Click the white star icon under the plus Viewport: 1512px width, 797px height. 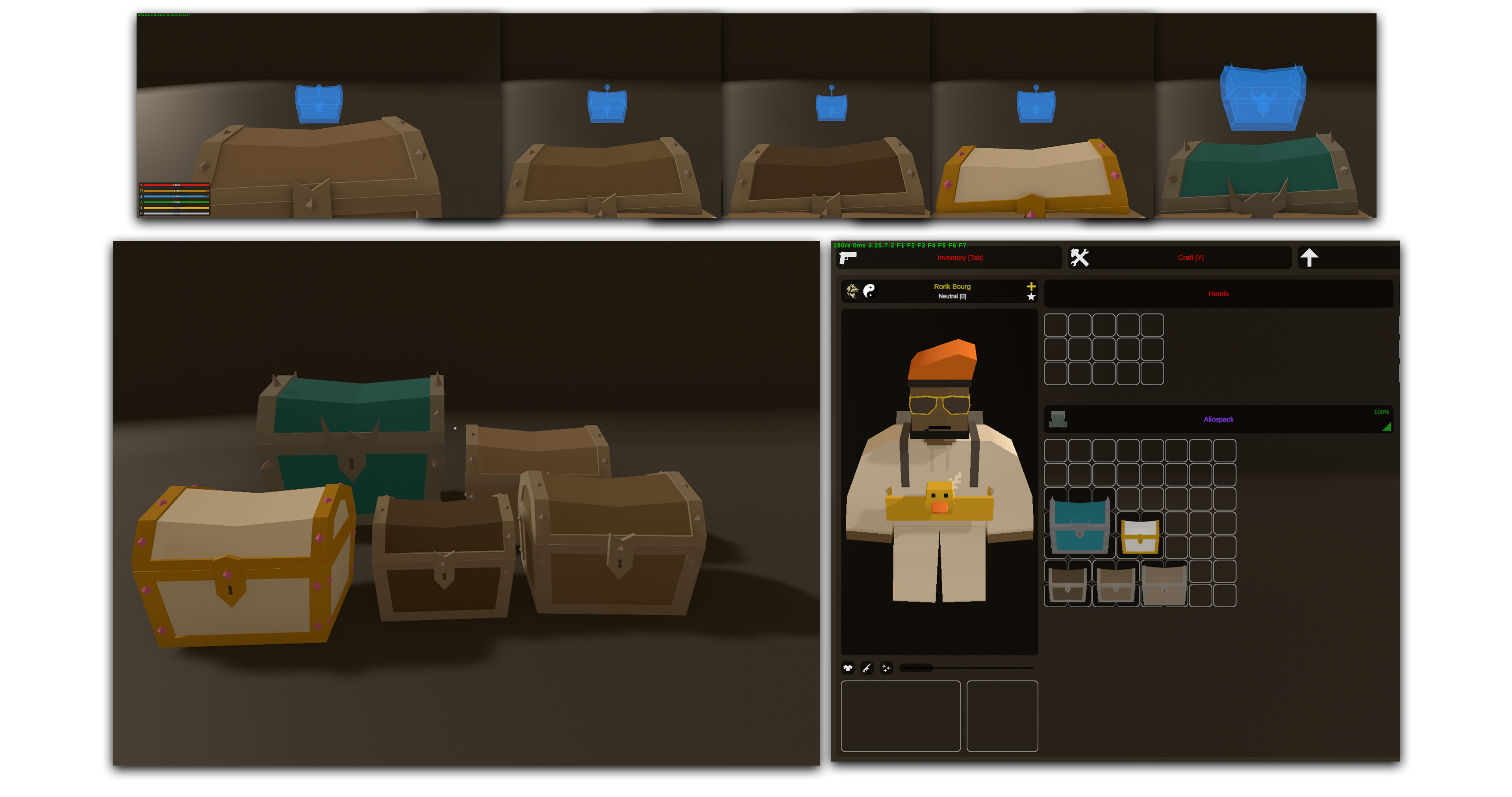(1031, 297)
